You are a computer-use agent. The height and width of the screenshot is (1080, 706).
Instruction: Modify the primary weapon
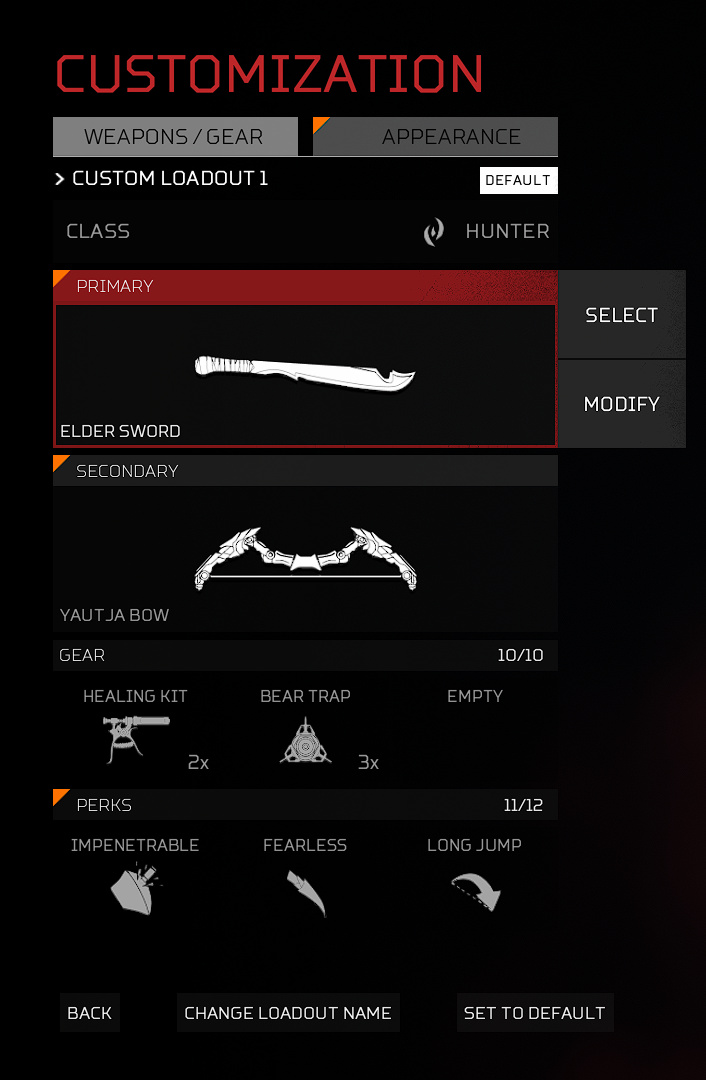(621, 404)
